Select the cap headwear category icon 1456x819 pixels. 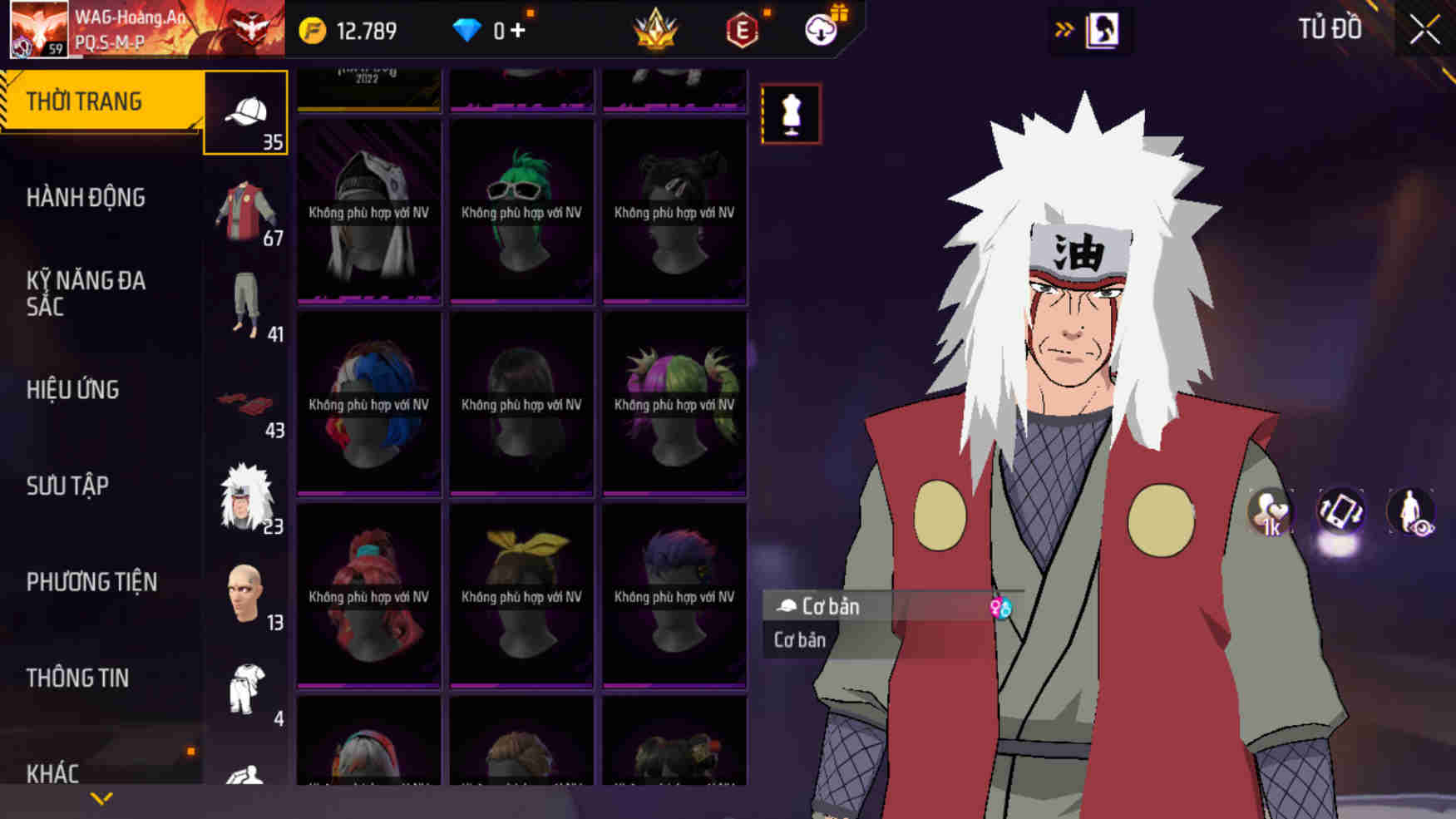click(245, 112)
